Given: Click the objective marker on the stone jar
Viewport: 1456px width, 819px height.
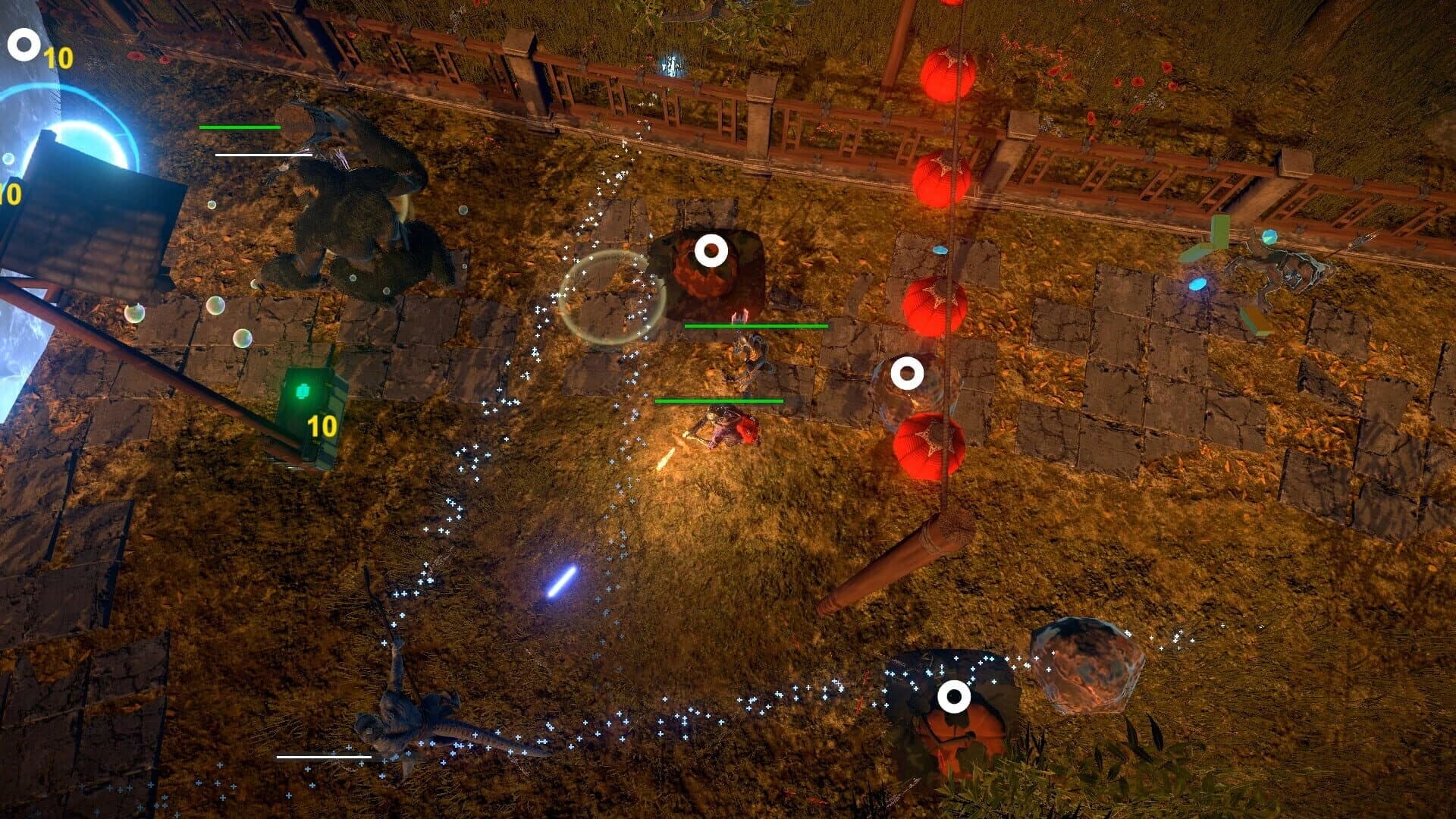Looking at the screenshot, I should pyautogui.click(x=908, y=372).
